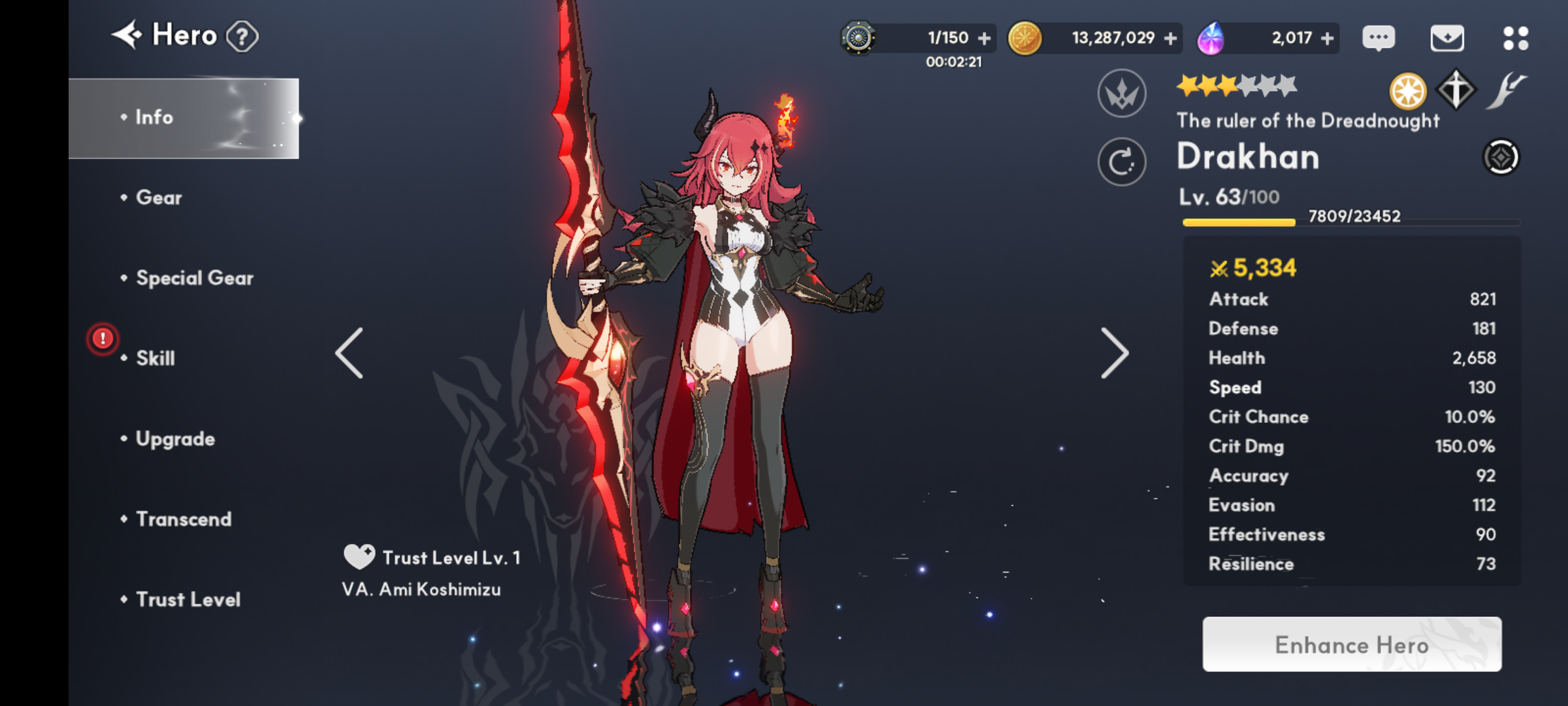Open the chat speech bubble
The image size is (1568, 706).
1379,38
